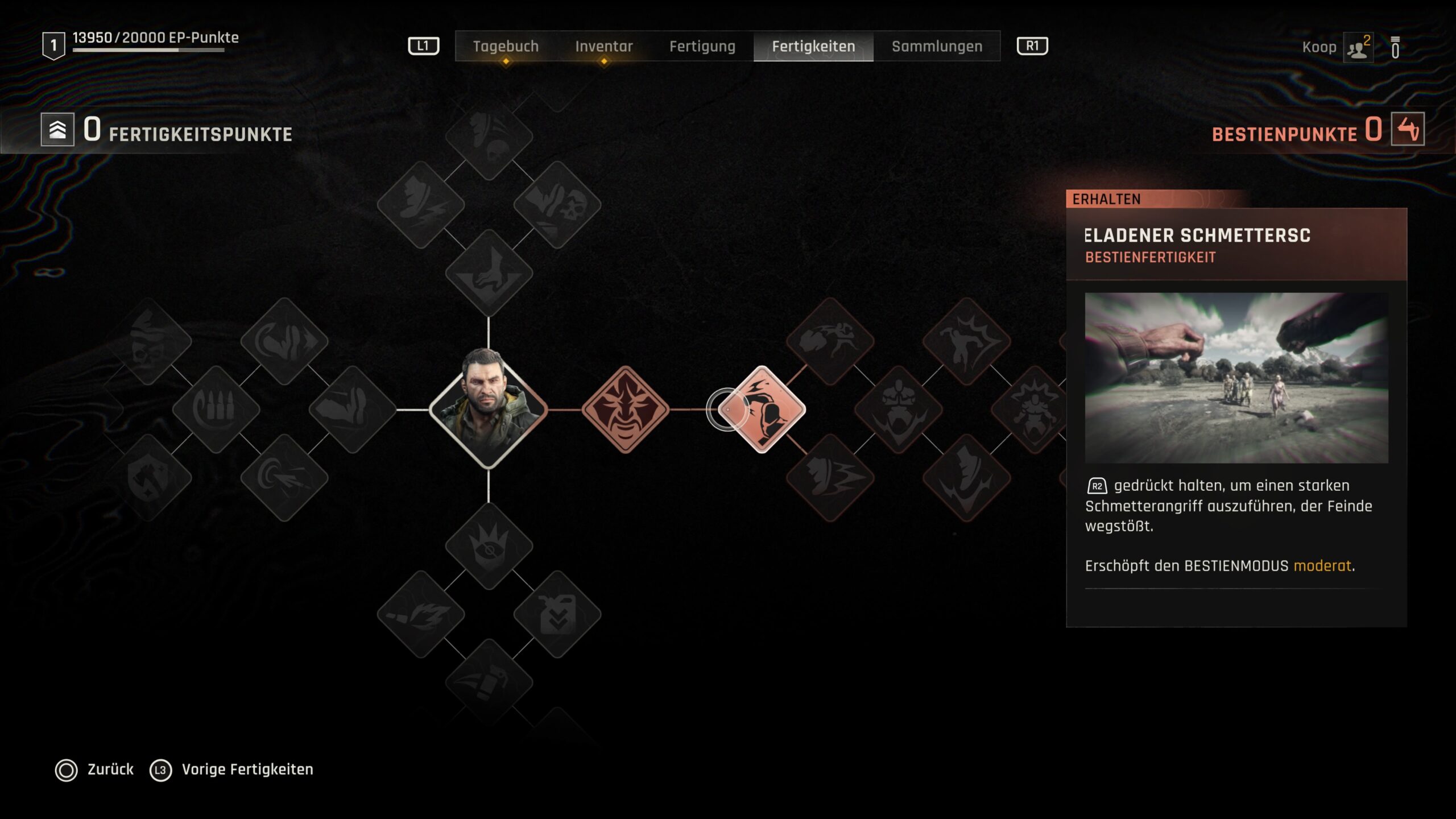This screenshot has width=1456, height=819.
Task: Click the skill preview thumbnail
Action: click(1236, 378)
